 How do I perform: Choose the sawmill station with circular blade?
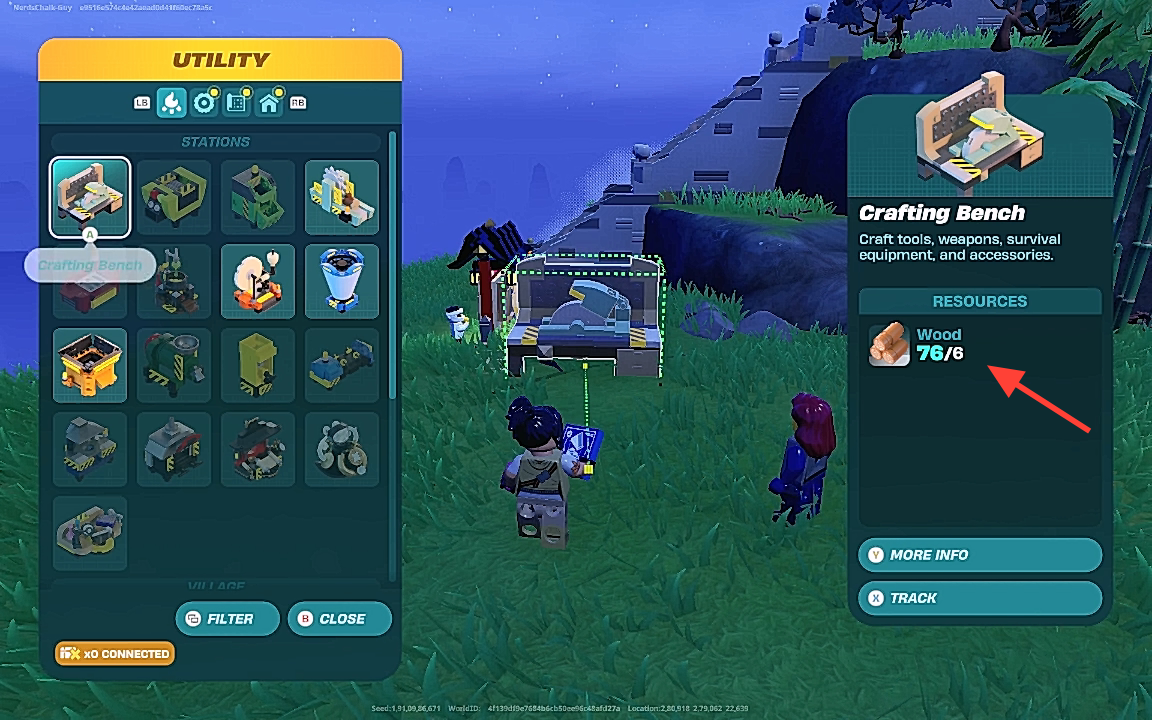click(342, 197)
